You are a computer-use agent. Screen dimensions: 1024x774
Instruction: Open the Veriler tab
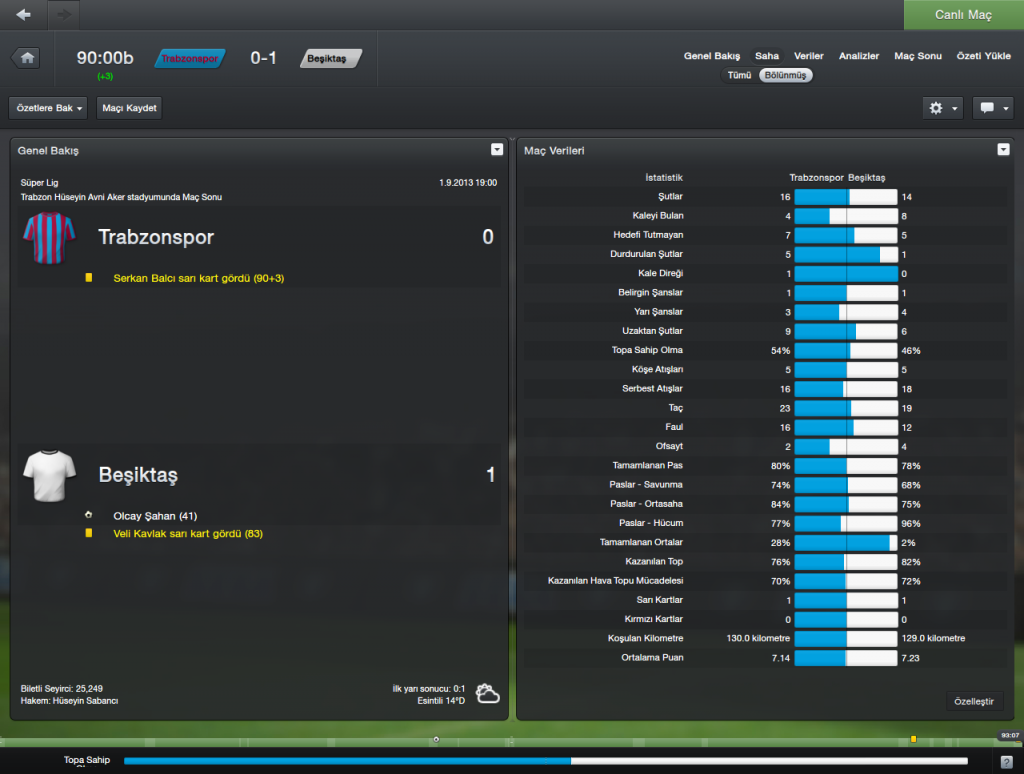[809, 56]
